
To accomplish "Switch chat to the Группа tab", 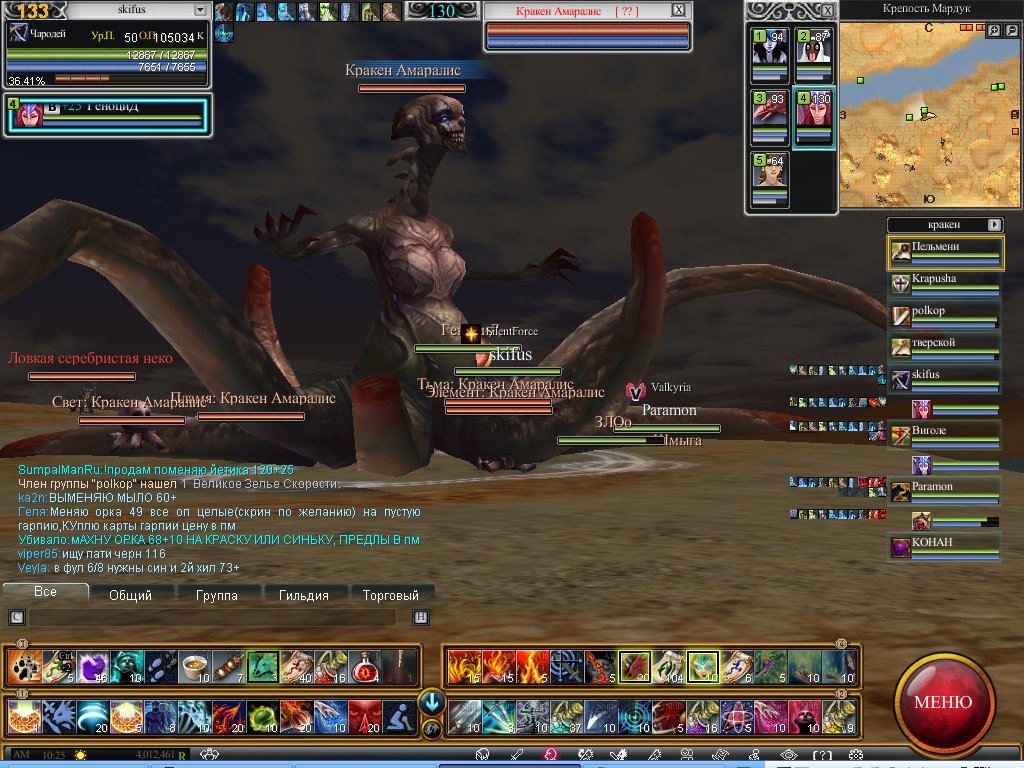I will [x=217, y=595].
